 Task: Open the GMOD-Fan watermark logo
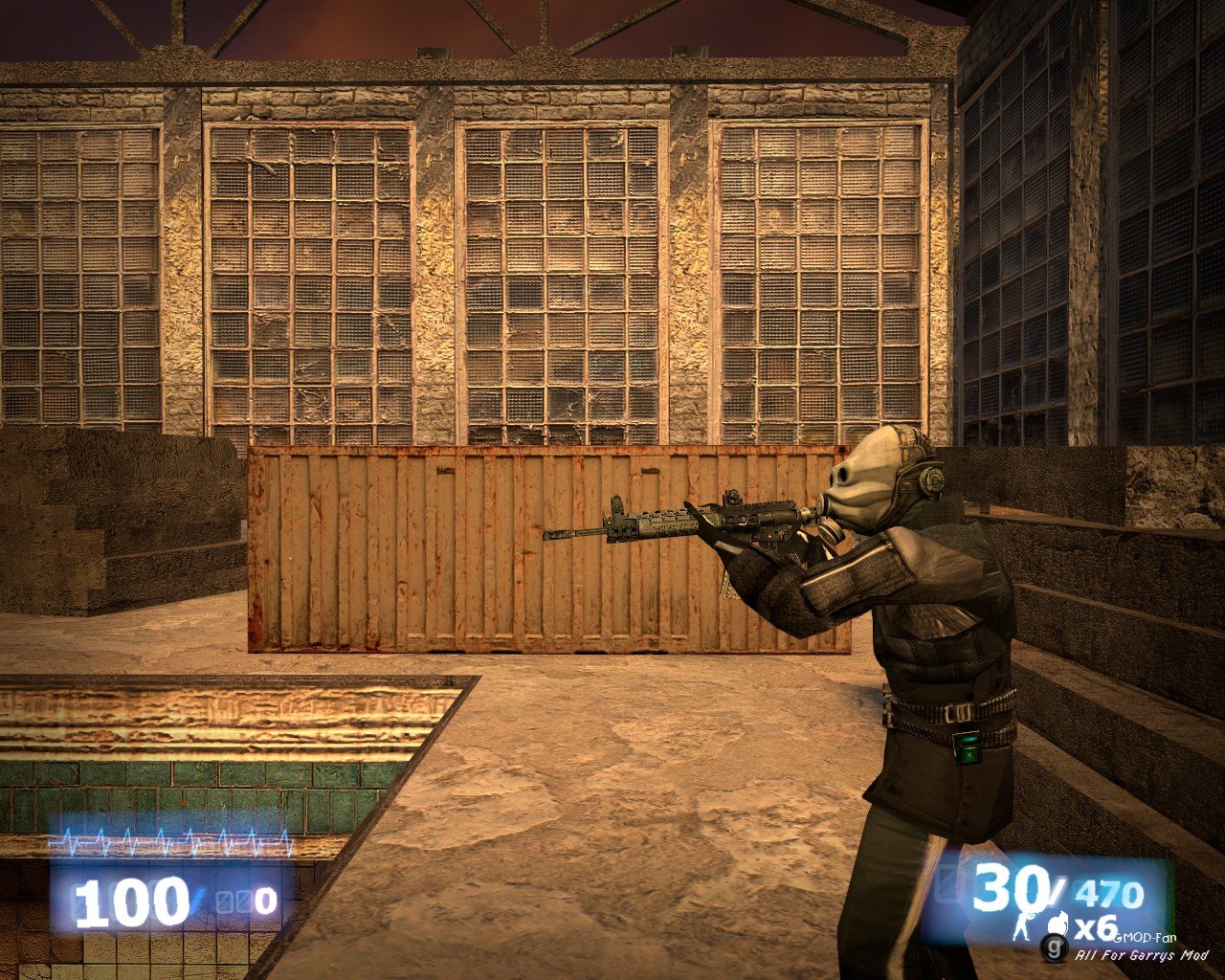click(x=1053, y=947)
